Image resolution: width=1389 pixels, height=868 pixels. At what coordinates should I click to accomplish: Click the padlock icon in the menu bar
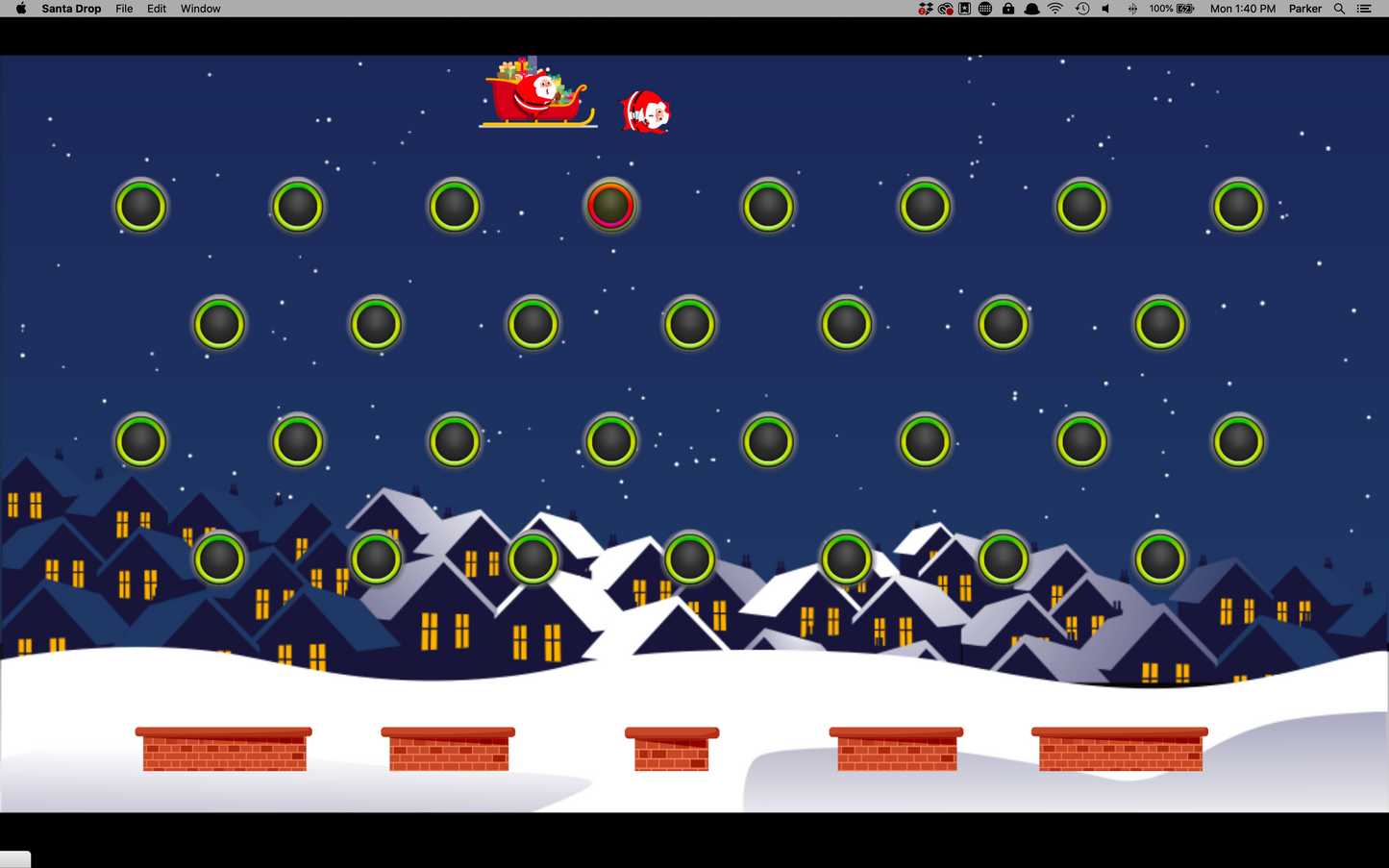coord(1008,9)
